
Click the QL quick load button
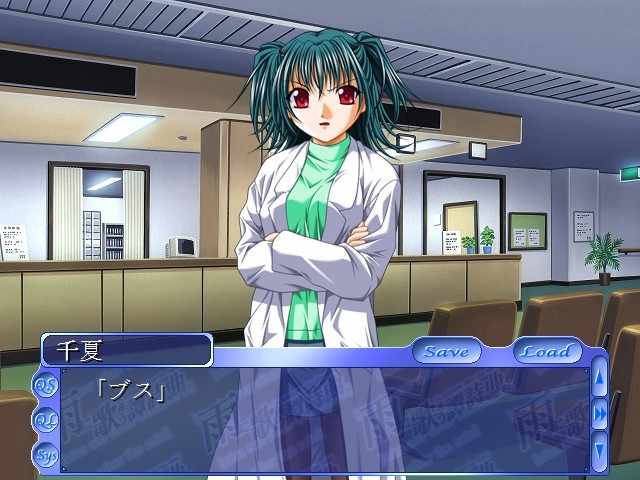coord(46,420)
